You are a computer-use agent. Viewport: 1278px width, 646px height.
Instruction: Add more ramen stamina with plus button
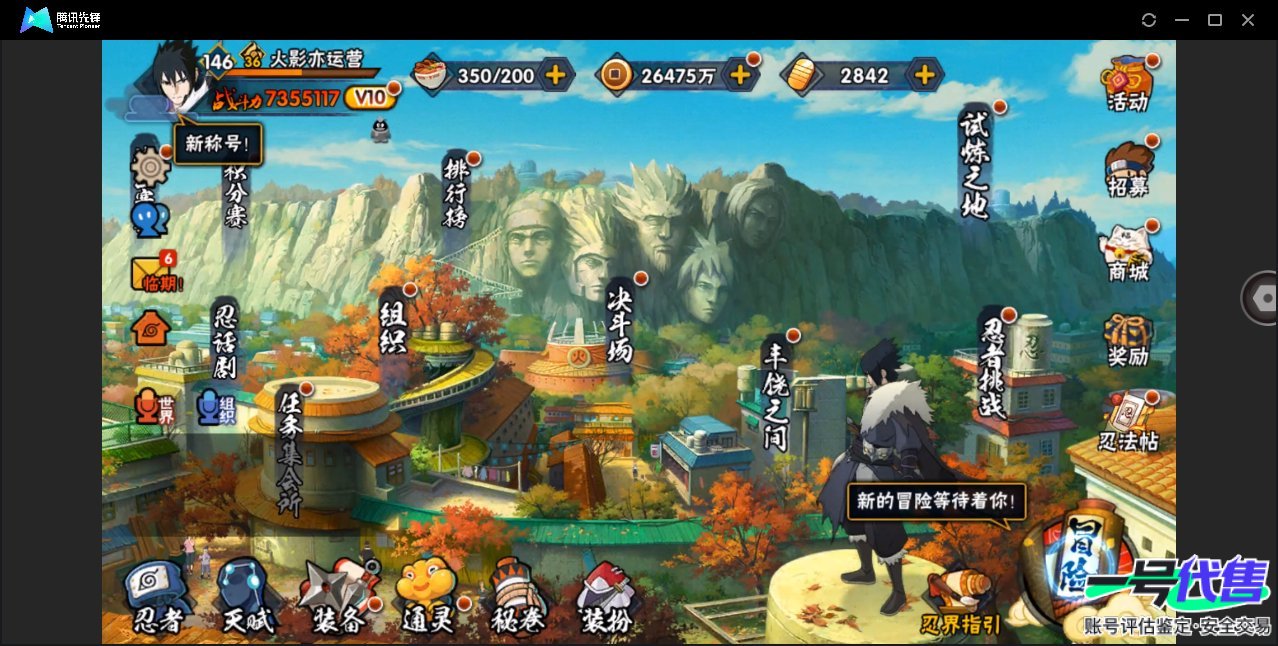(x=555, y=74)
